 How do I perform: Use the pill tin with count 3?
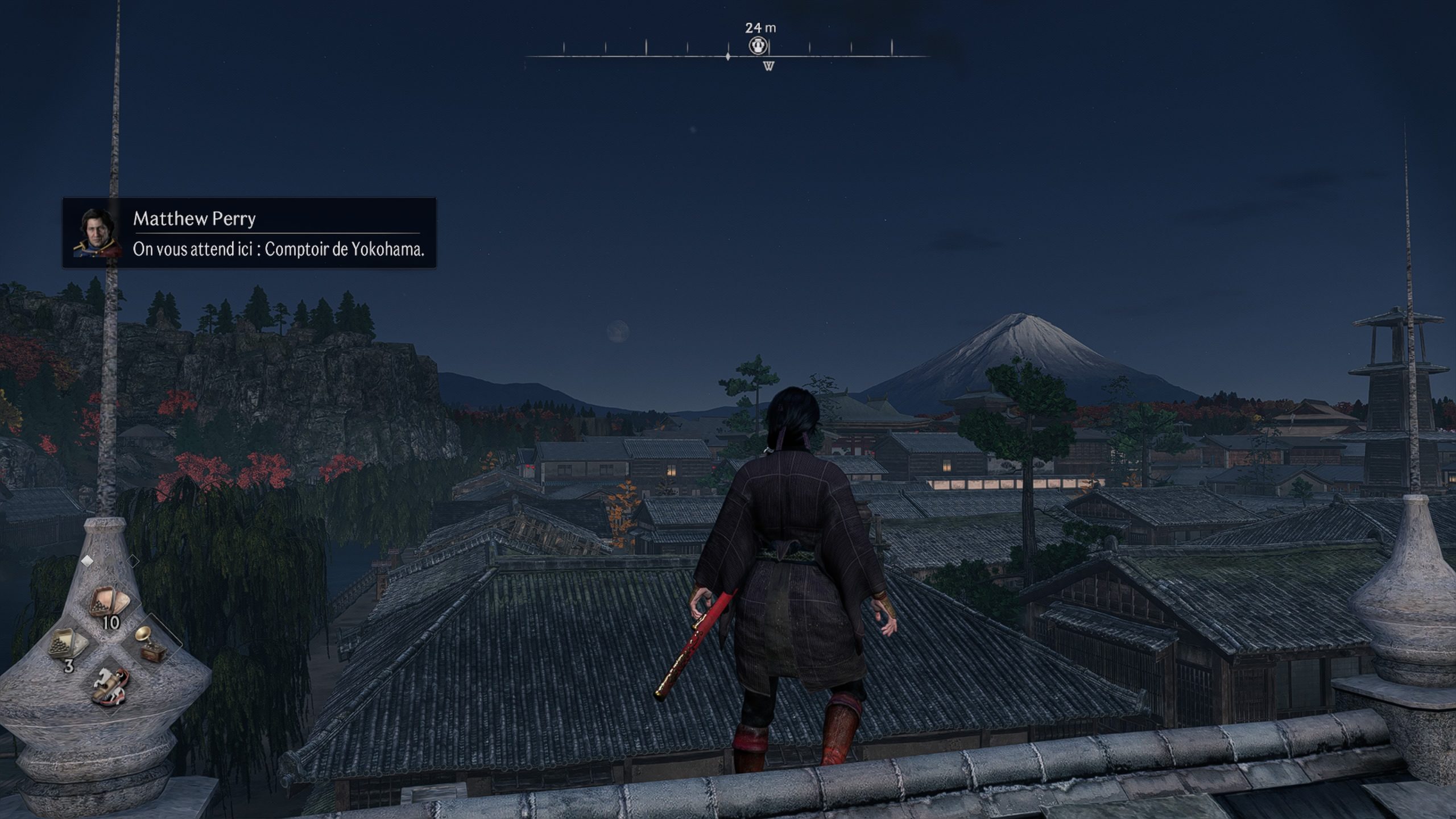click(68, 644)
